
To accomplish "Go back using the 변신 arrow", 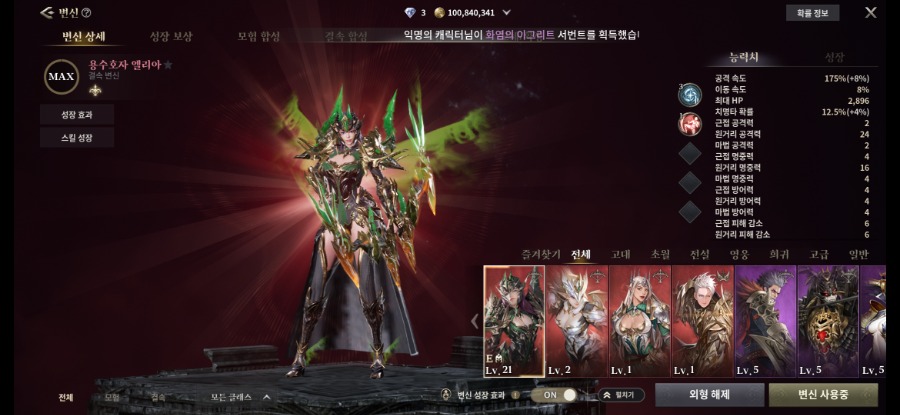I will pyautogui.click(x=46, y=13).
